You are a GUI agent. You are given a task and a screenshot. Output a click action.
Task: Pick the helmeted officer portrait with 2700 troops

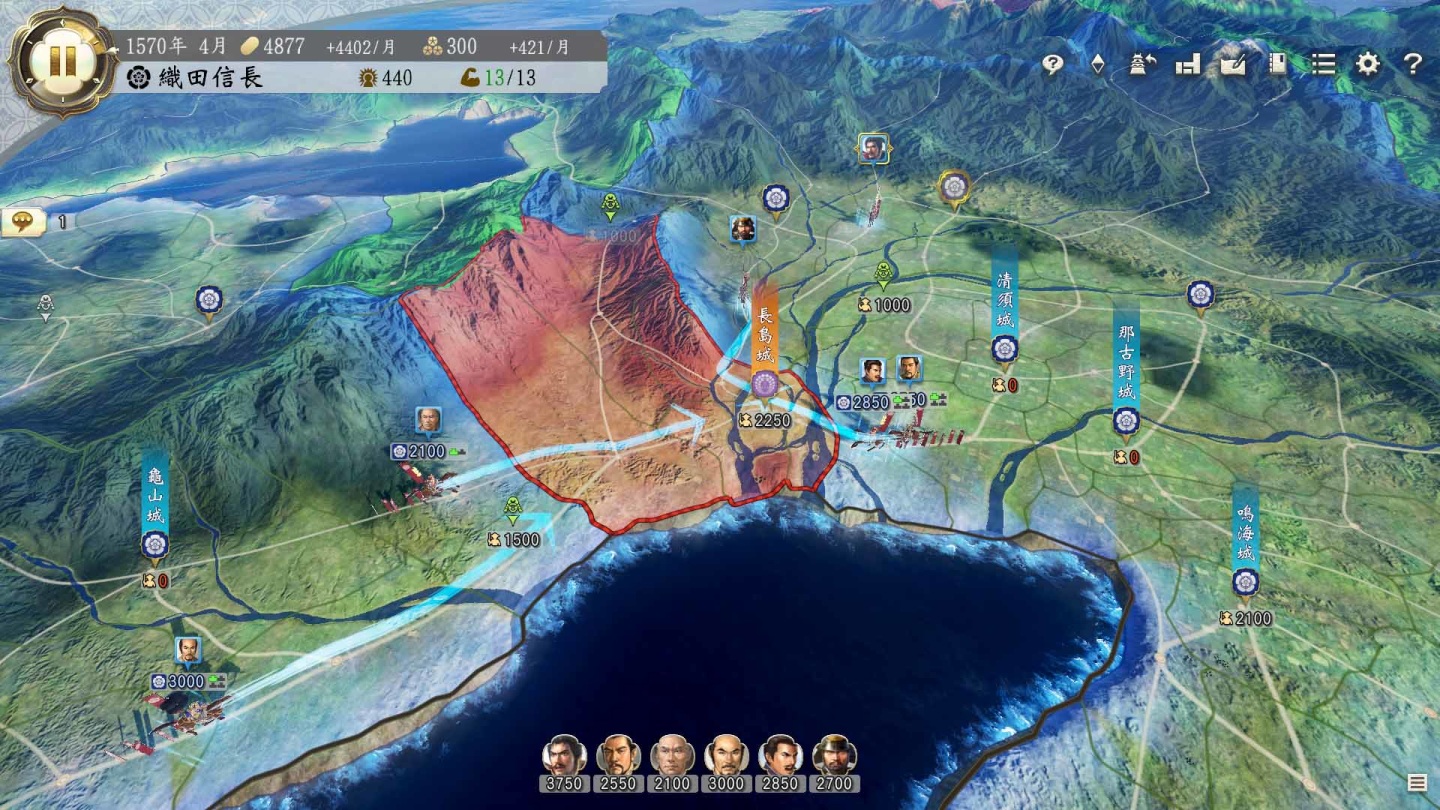pos(834,756)
